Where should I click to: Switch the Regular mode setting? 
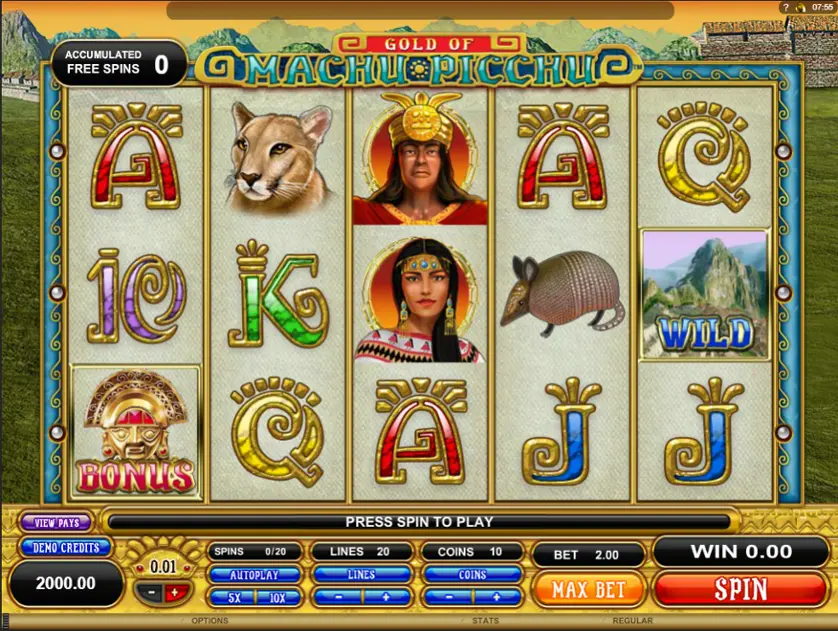click(633, 622)
